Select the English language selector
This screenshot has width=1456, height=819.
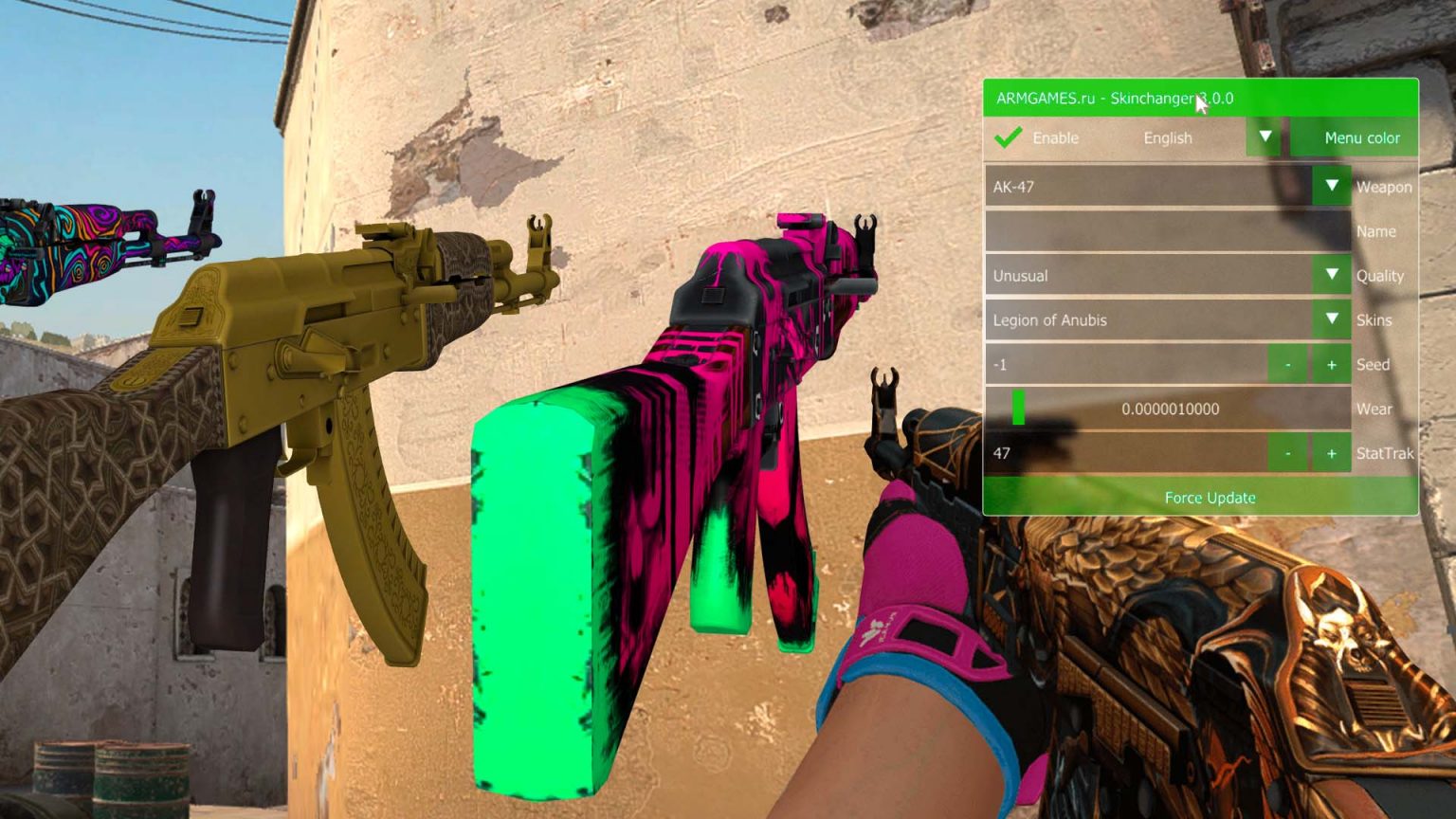[1169, 137]
